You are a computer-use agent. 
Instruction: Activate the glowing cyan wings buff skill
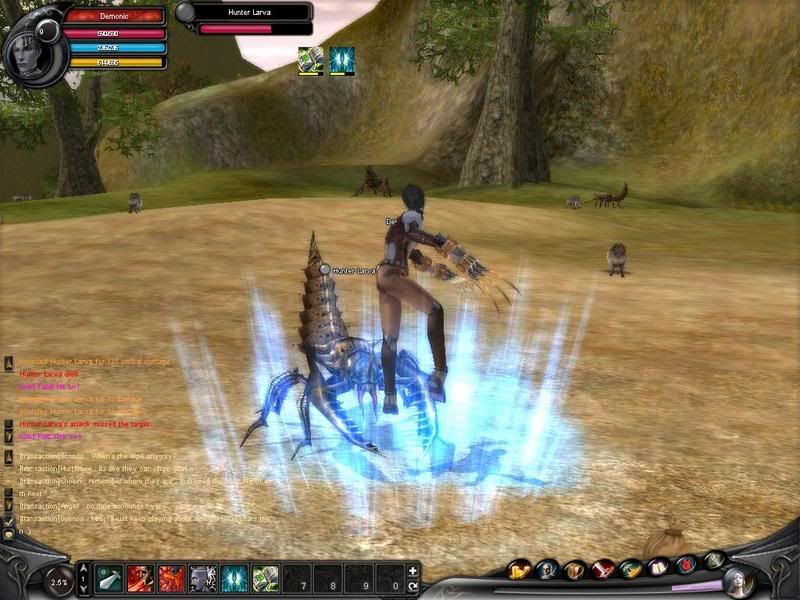coord(234,578)
